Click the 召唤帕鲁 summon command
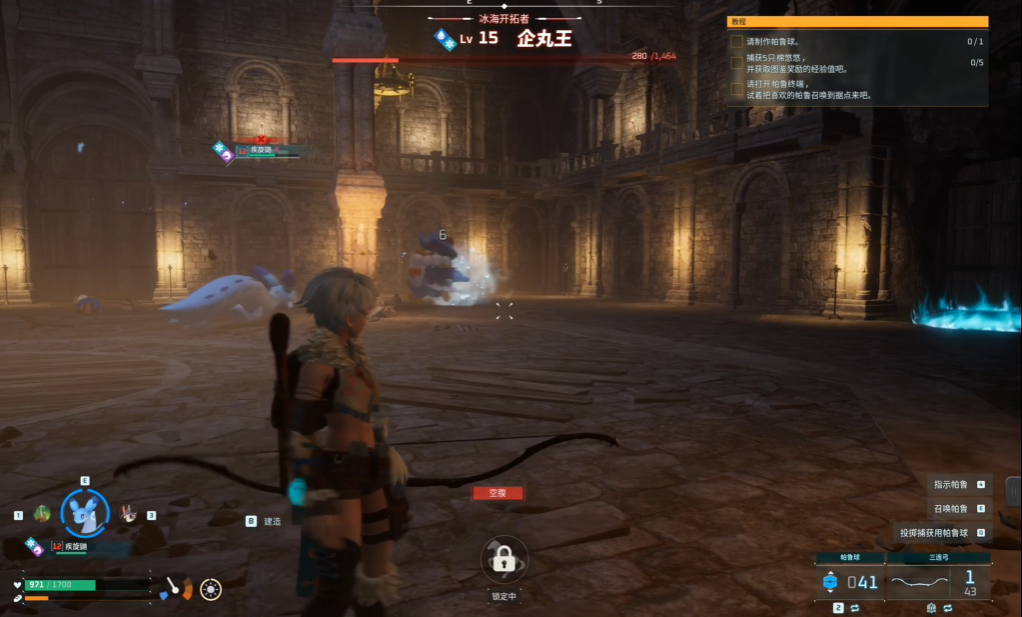Screen dimensions: 1022x617 [957, 508]
